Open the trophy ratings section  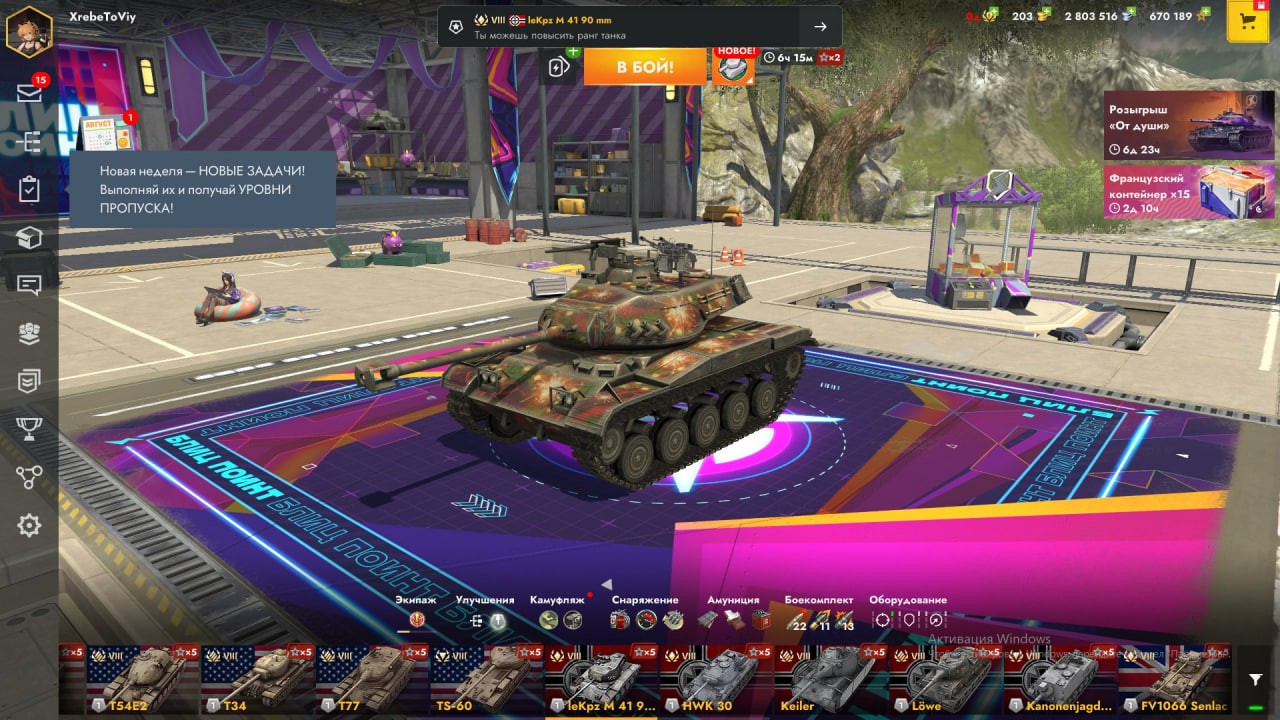[29, 429]
